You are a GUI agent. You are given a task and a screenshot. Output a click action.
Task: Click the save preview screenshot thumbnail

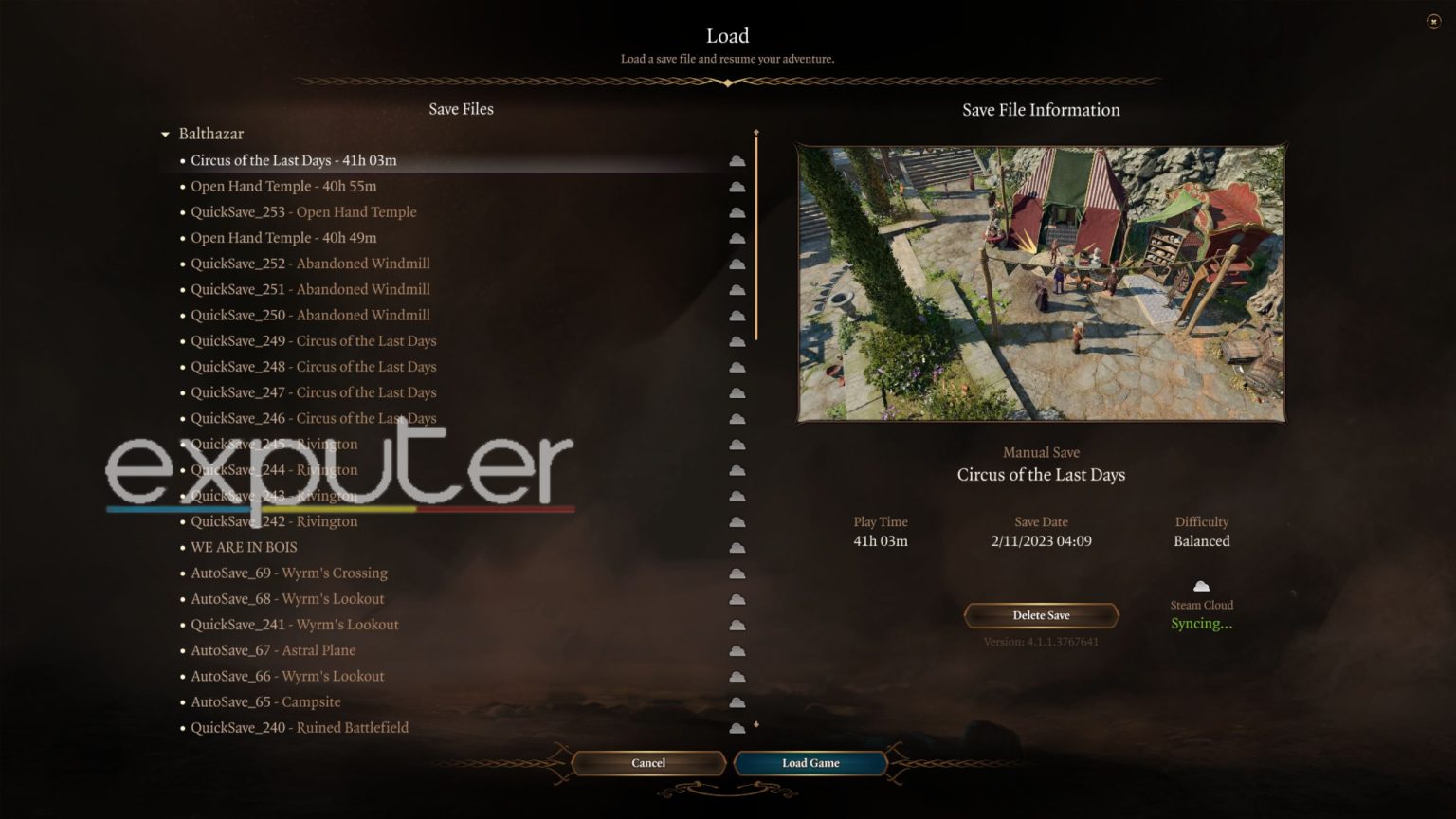point(1041,282)
